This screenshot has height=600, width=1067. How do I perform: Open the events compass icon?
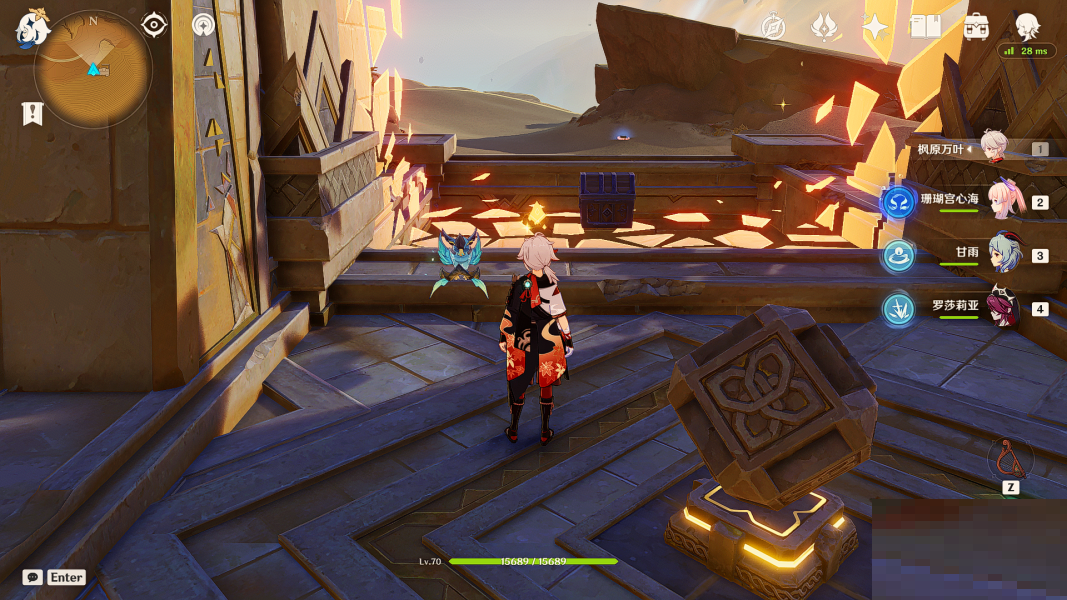tap(773, 27)
